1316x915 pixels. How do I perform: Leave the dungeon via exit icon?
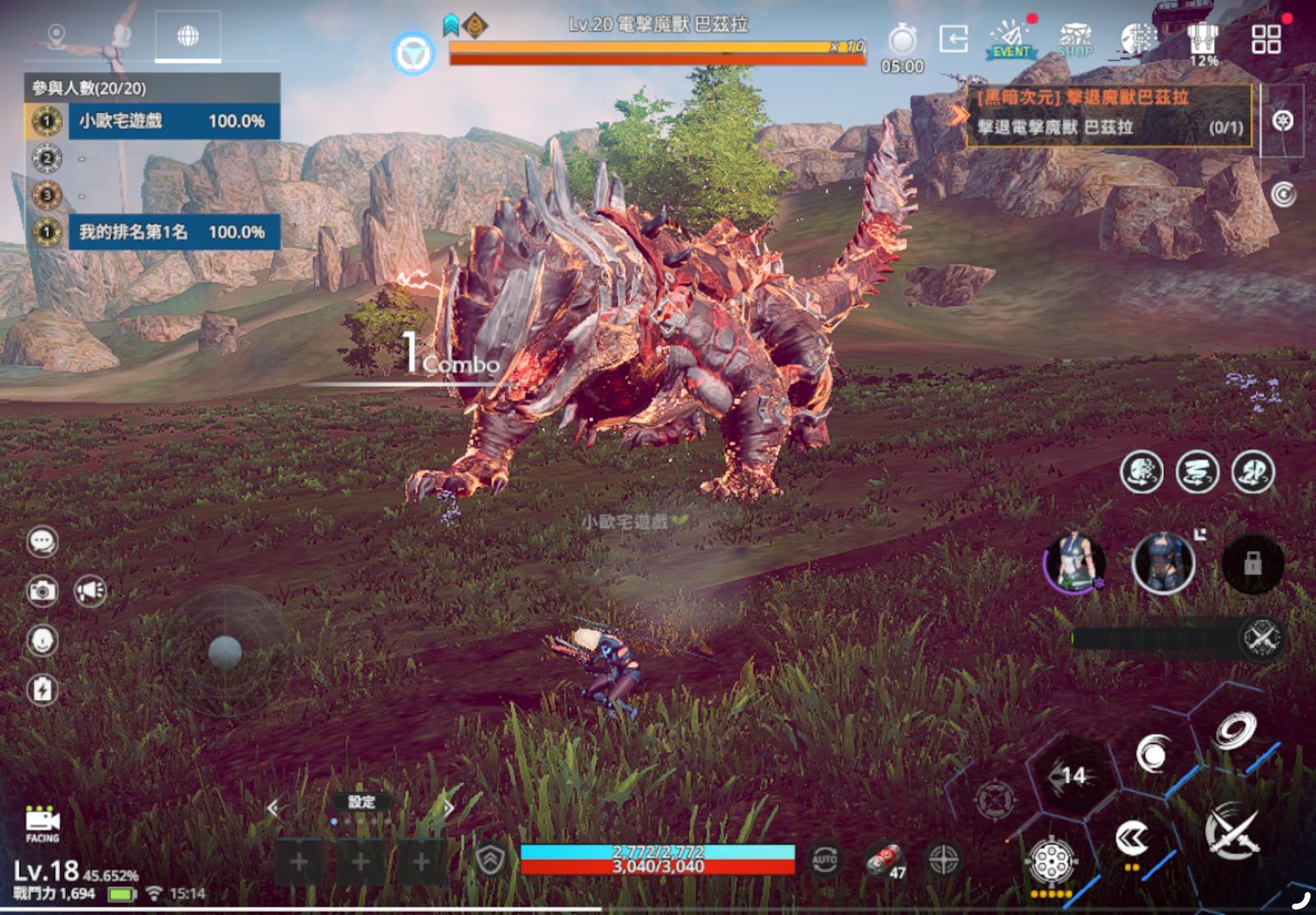tap(953, 39)
